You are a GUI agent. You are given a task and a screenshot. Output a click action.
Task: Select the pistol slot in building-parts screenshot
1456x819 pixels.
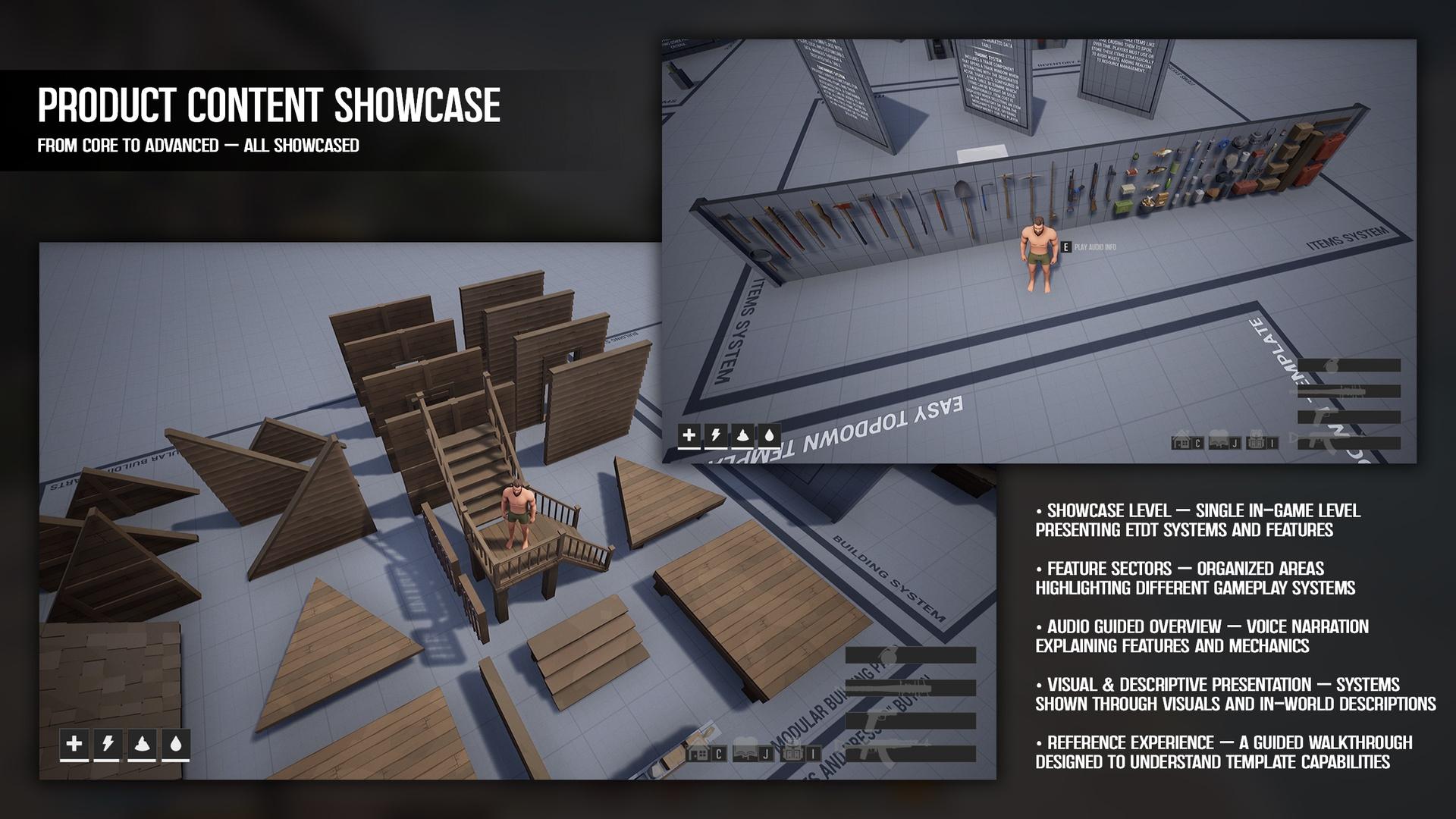tap(910, 721)
